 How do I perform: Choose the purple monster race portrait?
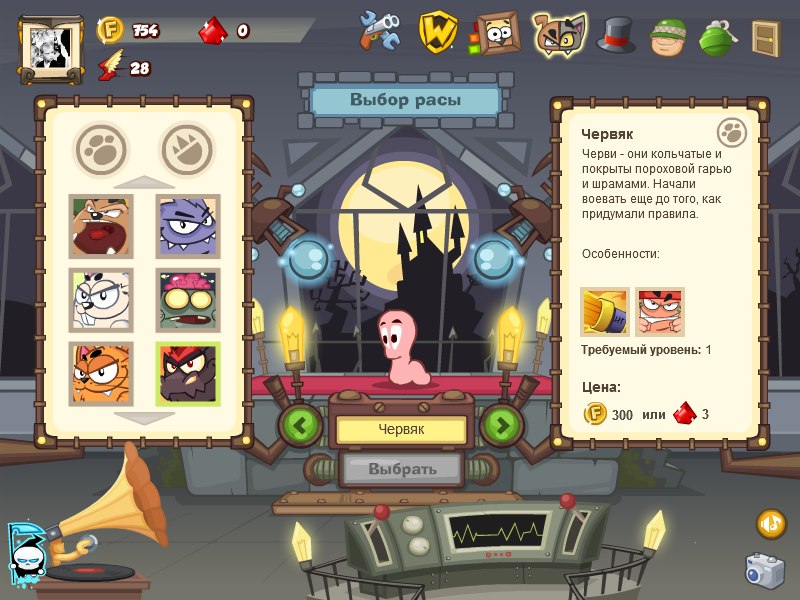pos(188,226)
